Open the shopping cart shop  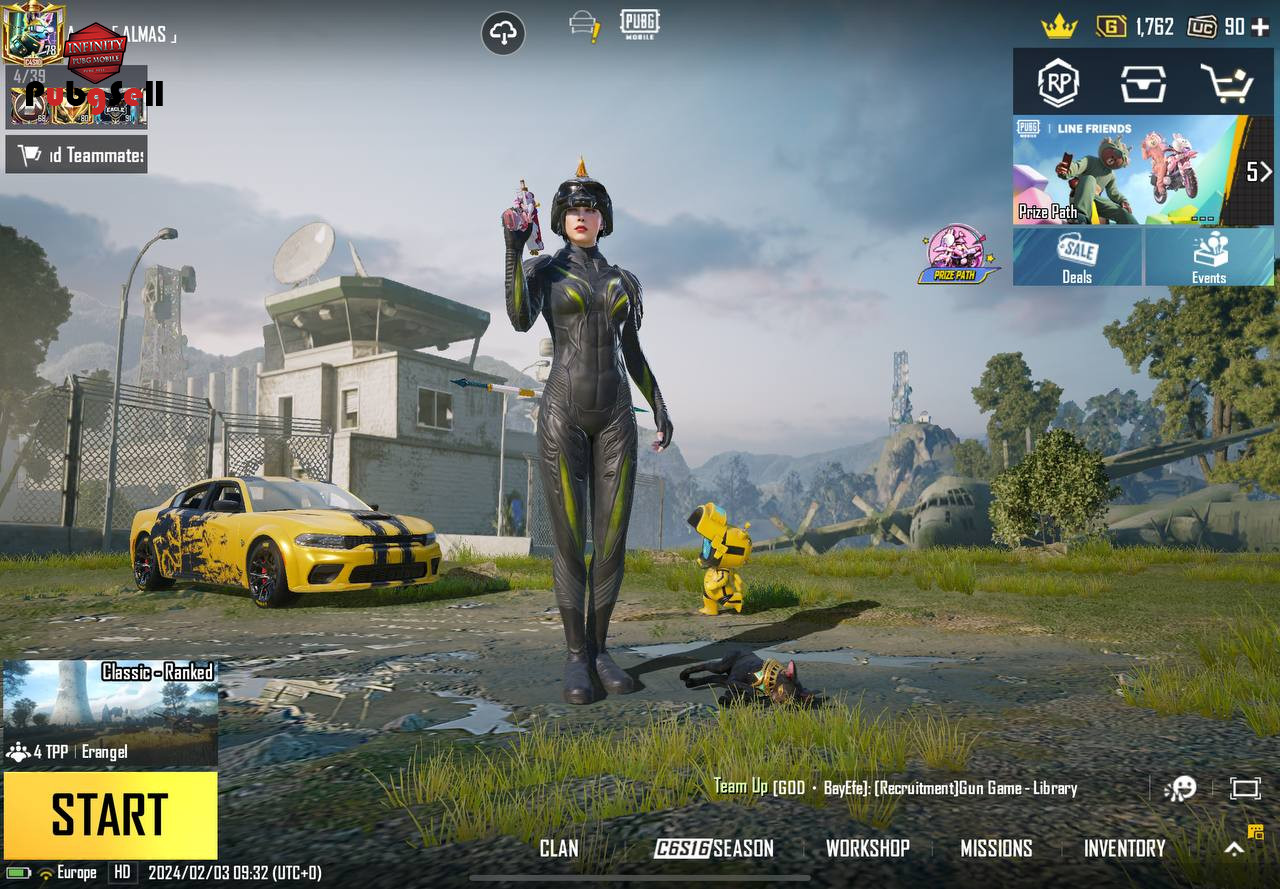(1227, 84)
